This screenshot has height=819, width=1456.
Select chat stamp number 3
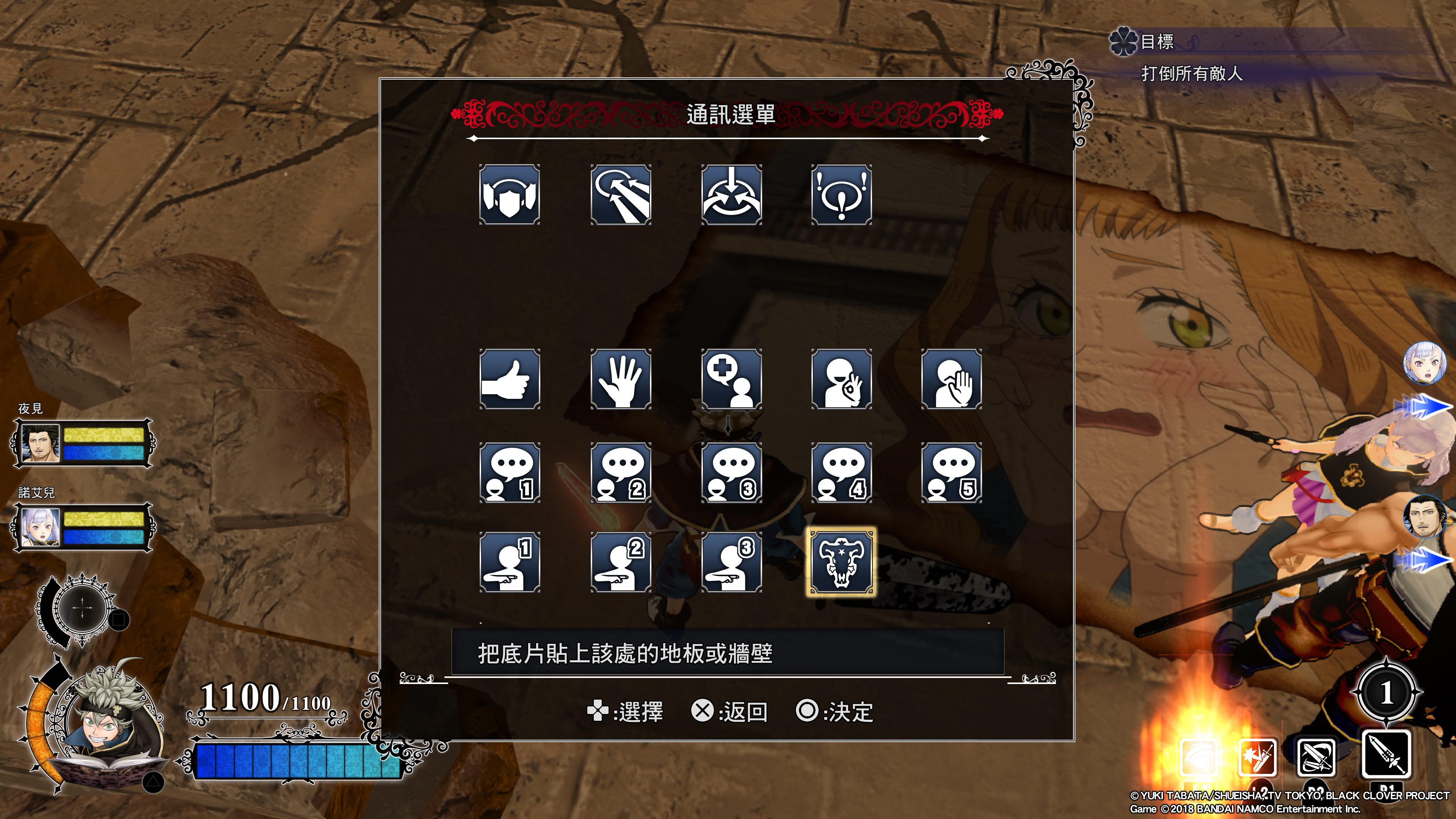(x=731, y=472)
